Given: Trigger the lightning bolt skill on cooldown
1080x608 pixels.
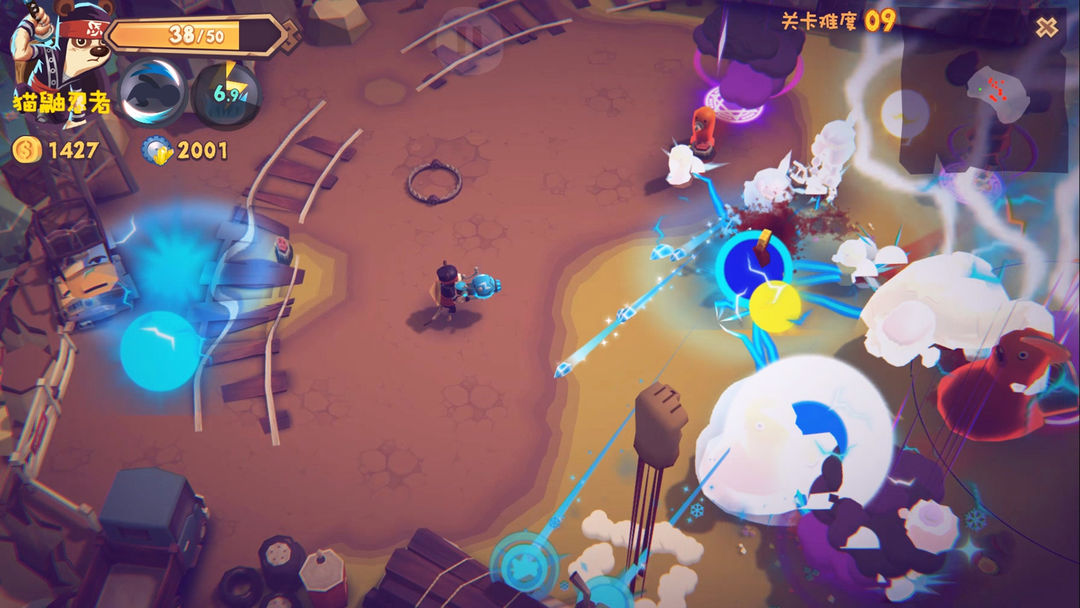Looking at the screenshot, I should pos(227,94).
